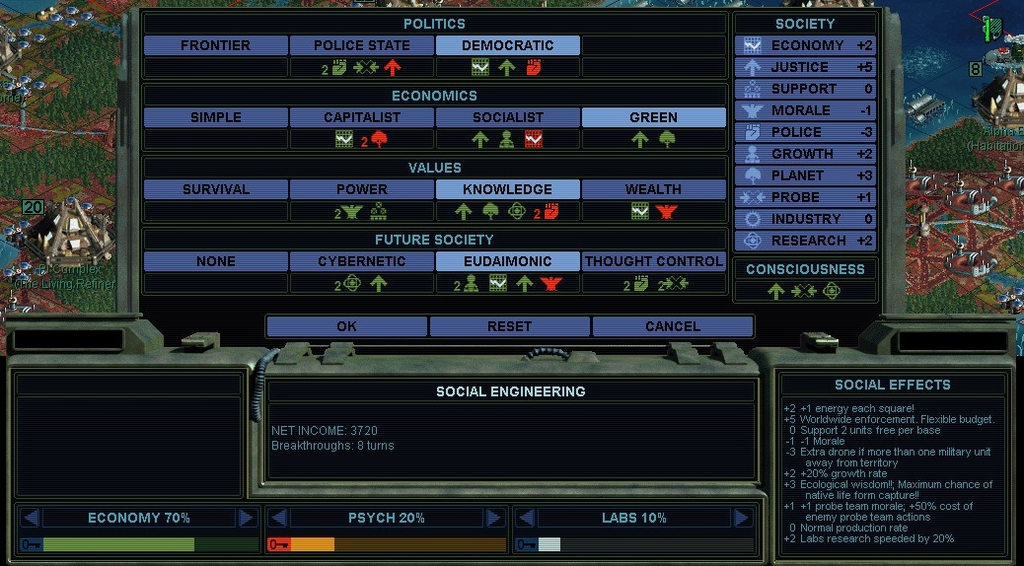Select Power as the values choice
Image resolution: width=1024 pixels, height=566 pixels.
362,189
